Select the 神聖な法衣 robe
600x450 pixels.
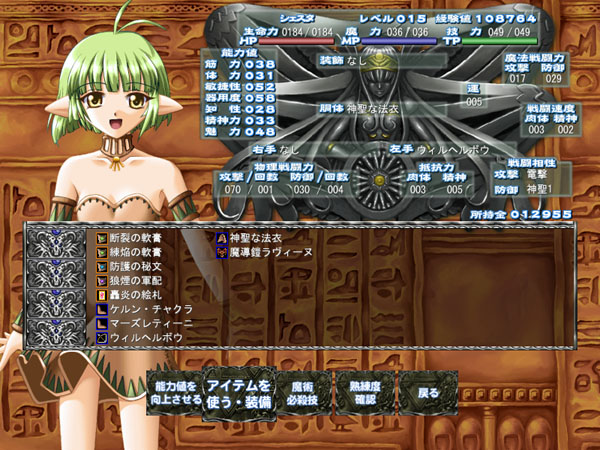point(258,238)
